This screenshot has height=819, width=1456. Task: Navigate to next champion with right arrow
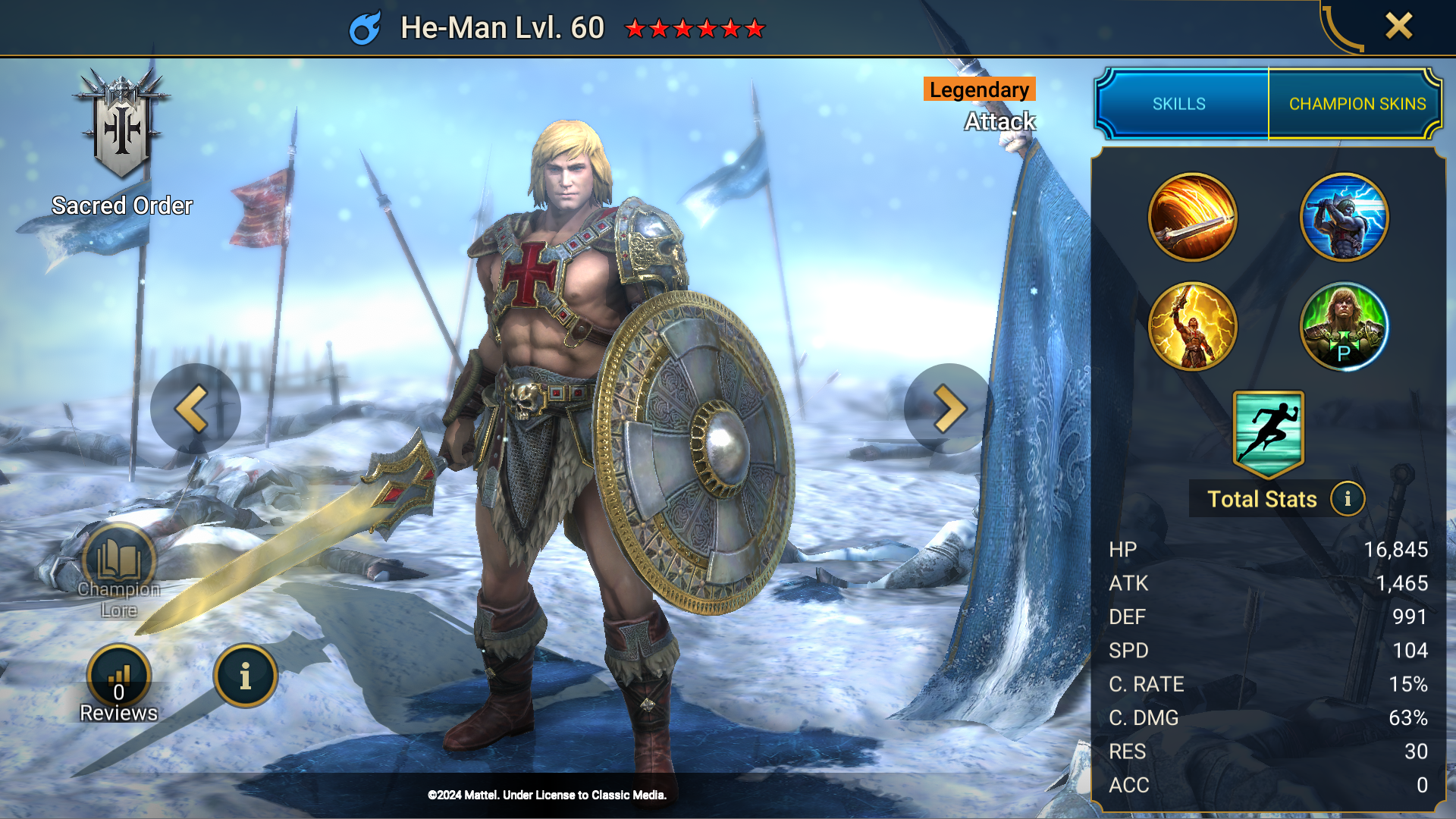click(944, 408)
